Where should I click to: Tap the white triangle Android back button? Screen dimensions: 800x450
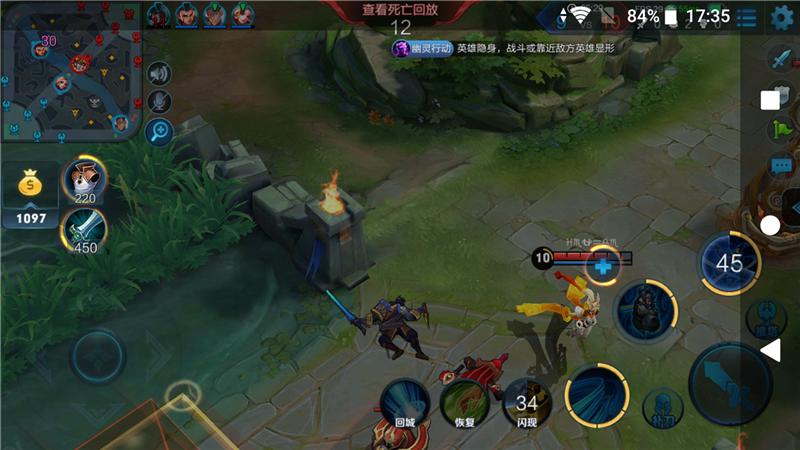(x=771, y=350)
